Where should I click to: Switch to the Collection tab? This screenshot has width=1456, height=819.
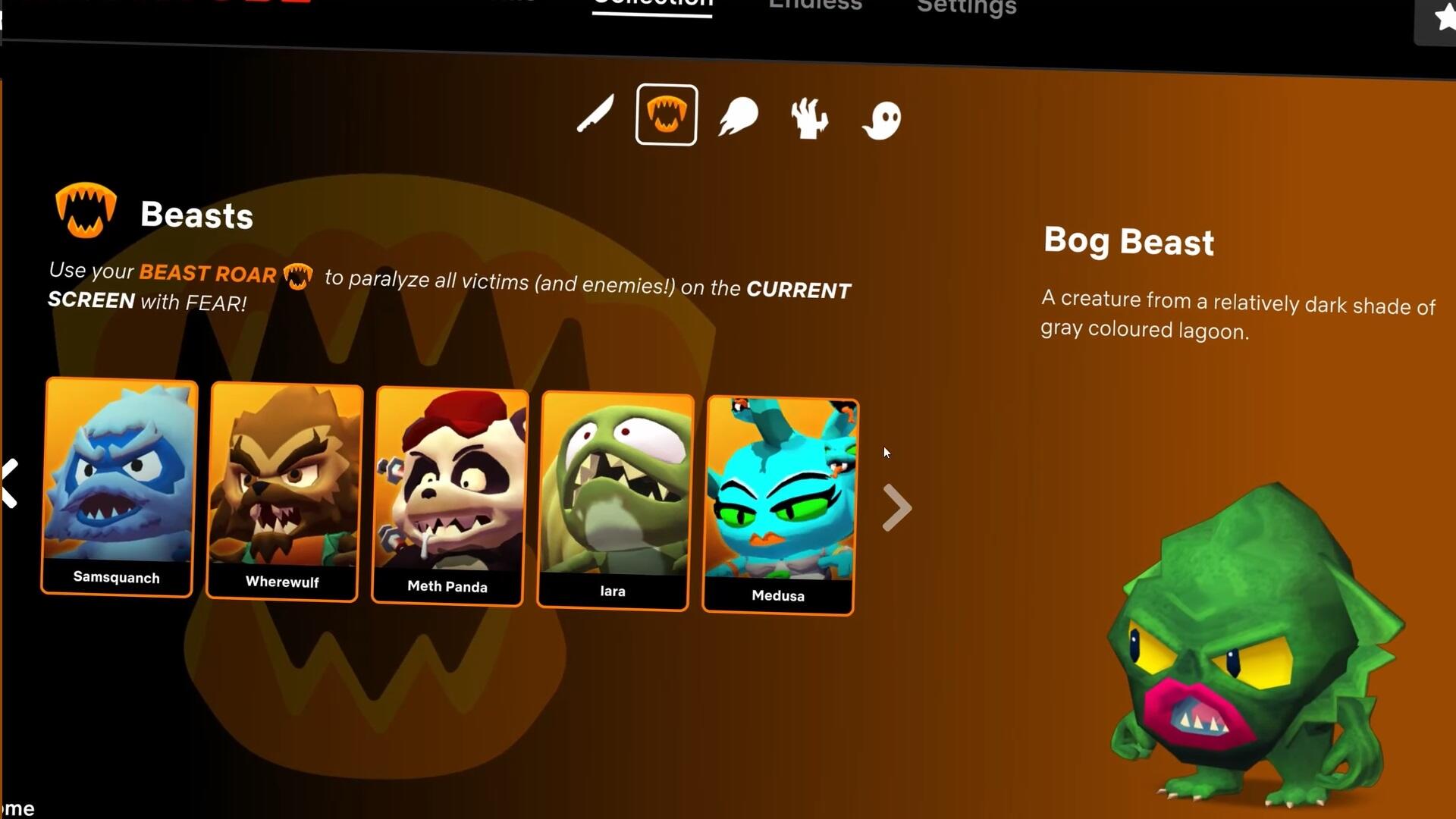point(652,5)
